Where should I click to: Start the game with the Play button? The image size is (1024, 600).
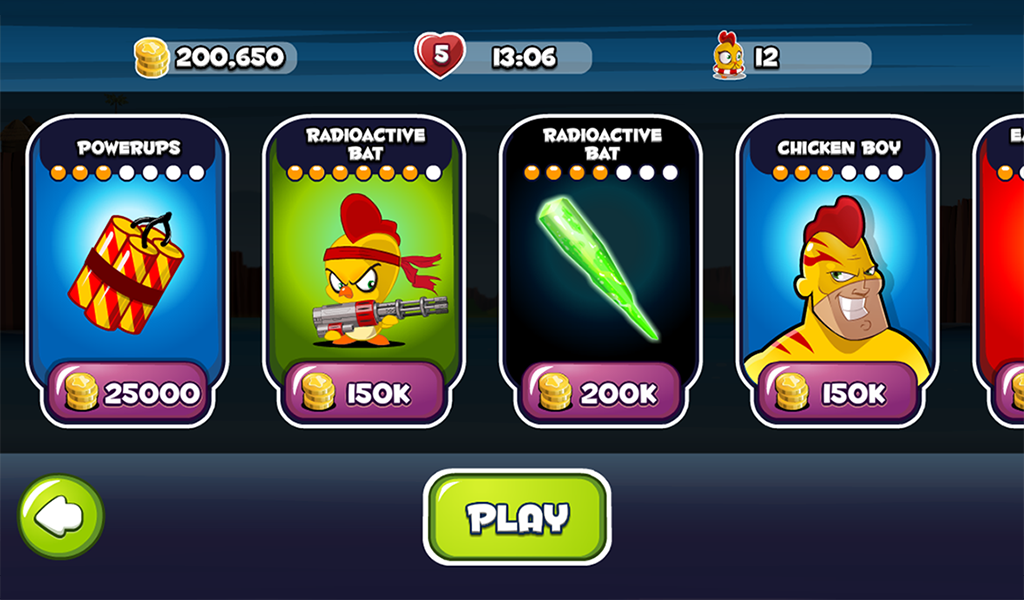point(516,517)
